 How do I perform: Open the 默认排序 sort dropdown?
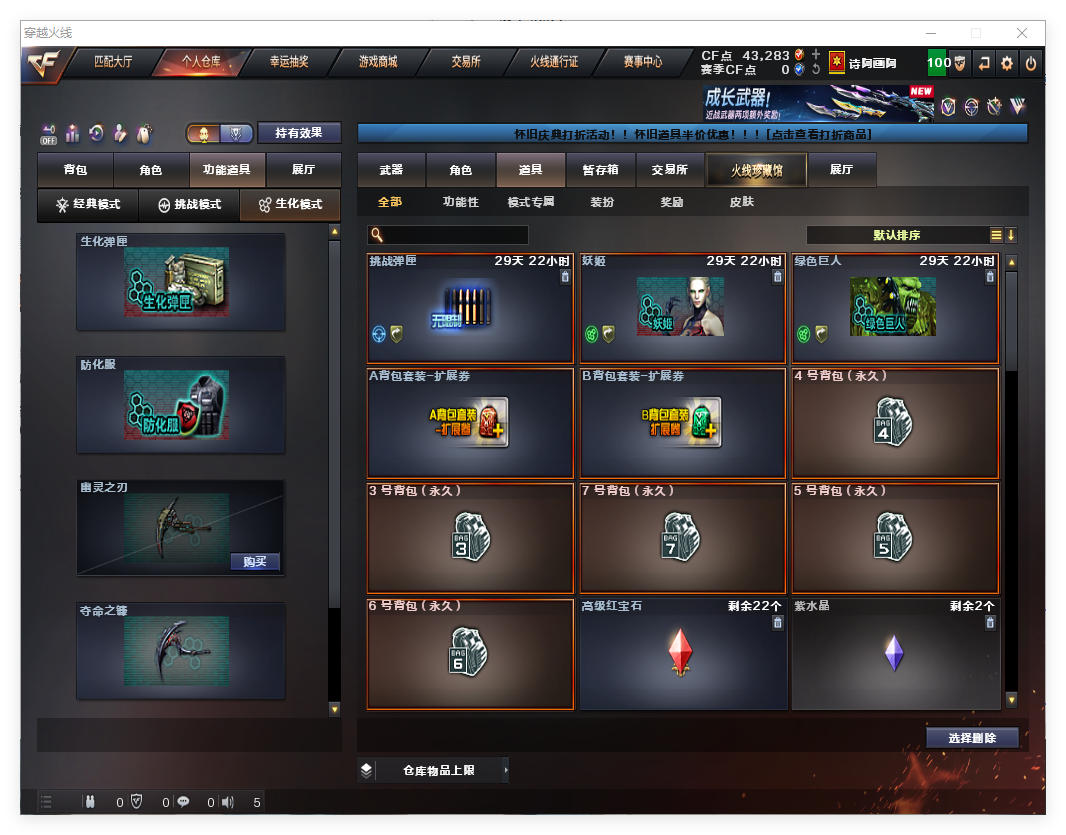pyautogui.click(x=897, y=235)
